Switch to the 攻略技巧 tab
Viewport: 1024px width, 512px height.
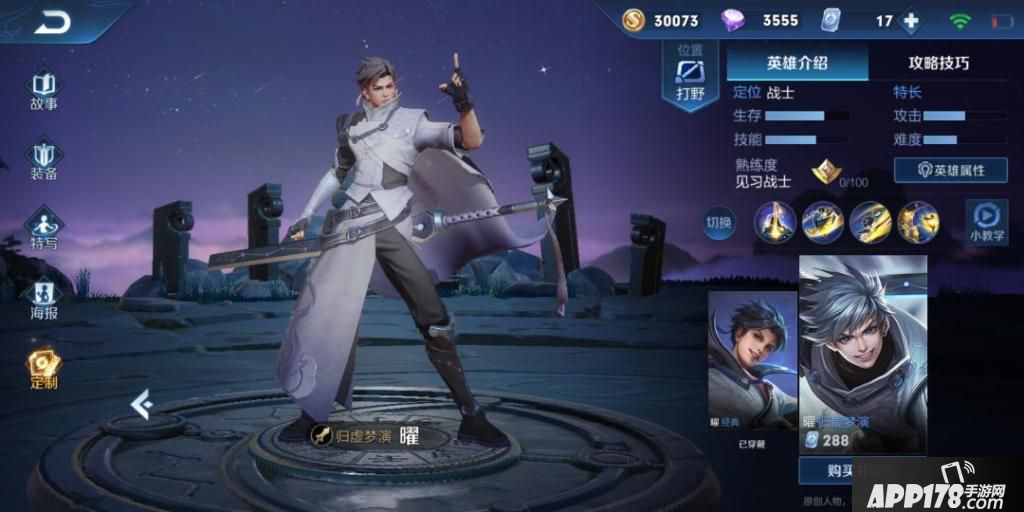[938, 63]
